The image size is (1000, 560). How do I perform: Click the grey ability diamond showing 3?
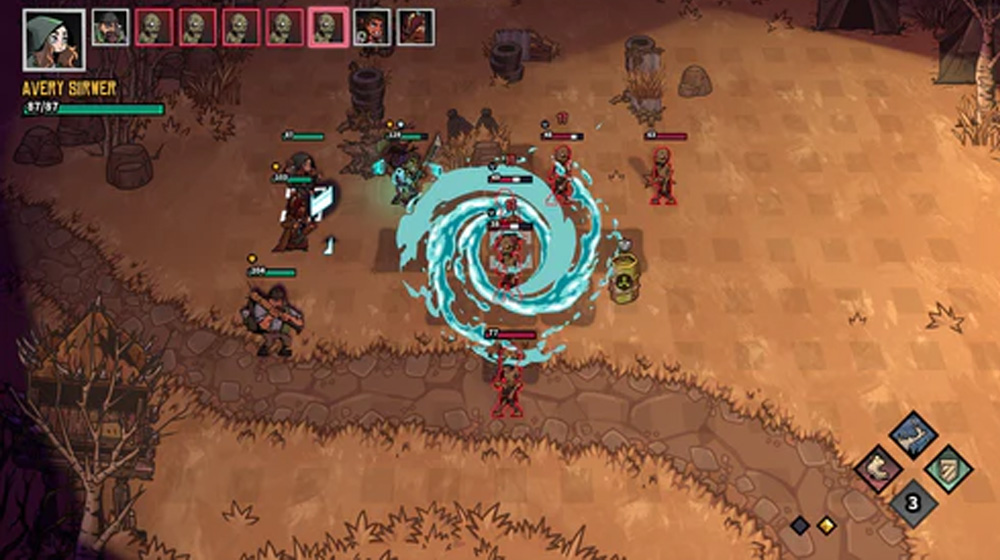[913, 502]
